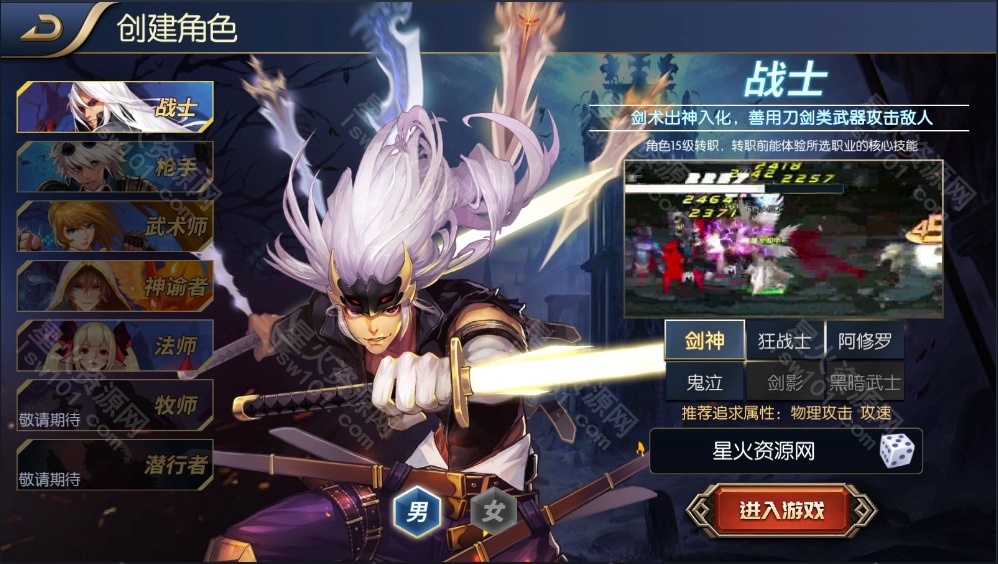Roll the dice for random name

(x=896, y=451)
